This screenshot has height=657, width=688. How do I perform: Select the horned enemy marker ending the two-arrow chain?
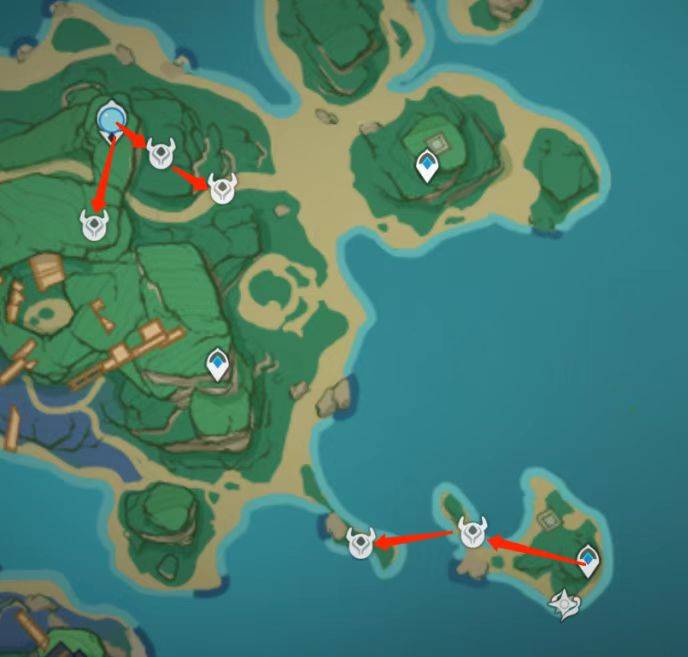(x=222, y=187)
